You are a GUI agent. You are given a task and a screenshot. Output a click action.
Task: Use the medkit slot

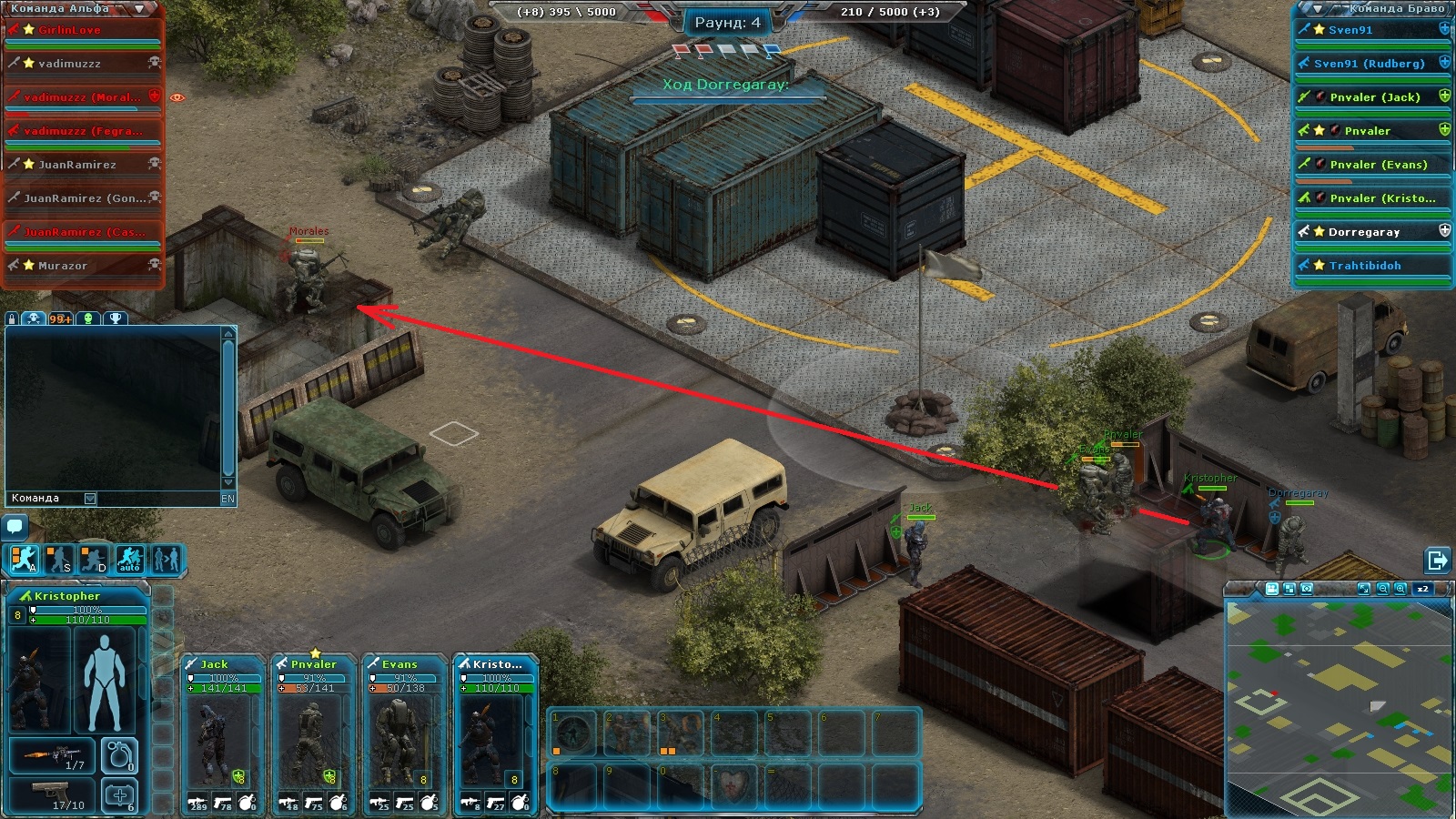[120, 796]
